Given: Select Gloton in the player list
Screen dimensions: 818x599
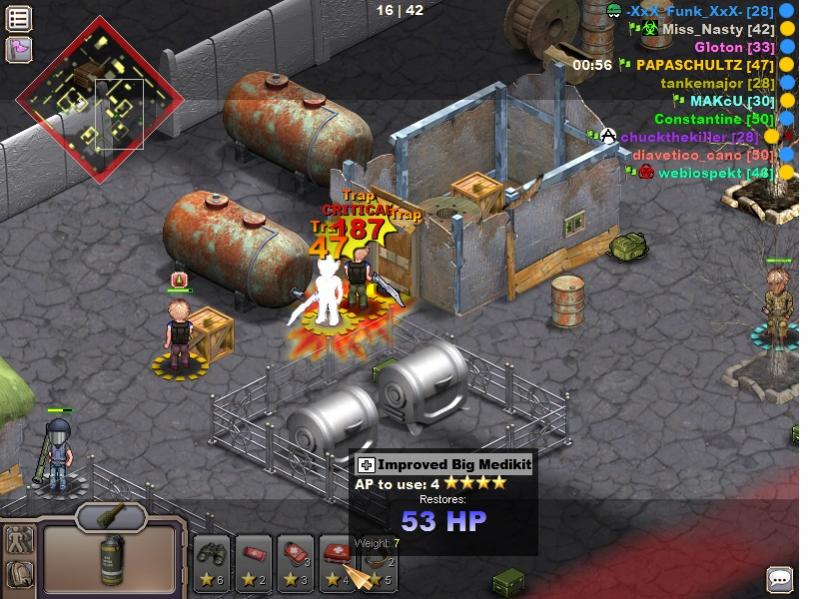Looking at the screenshot, I should click(734, 47).
